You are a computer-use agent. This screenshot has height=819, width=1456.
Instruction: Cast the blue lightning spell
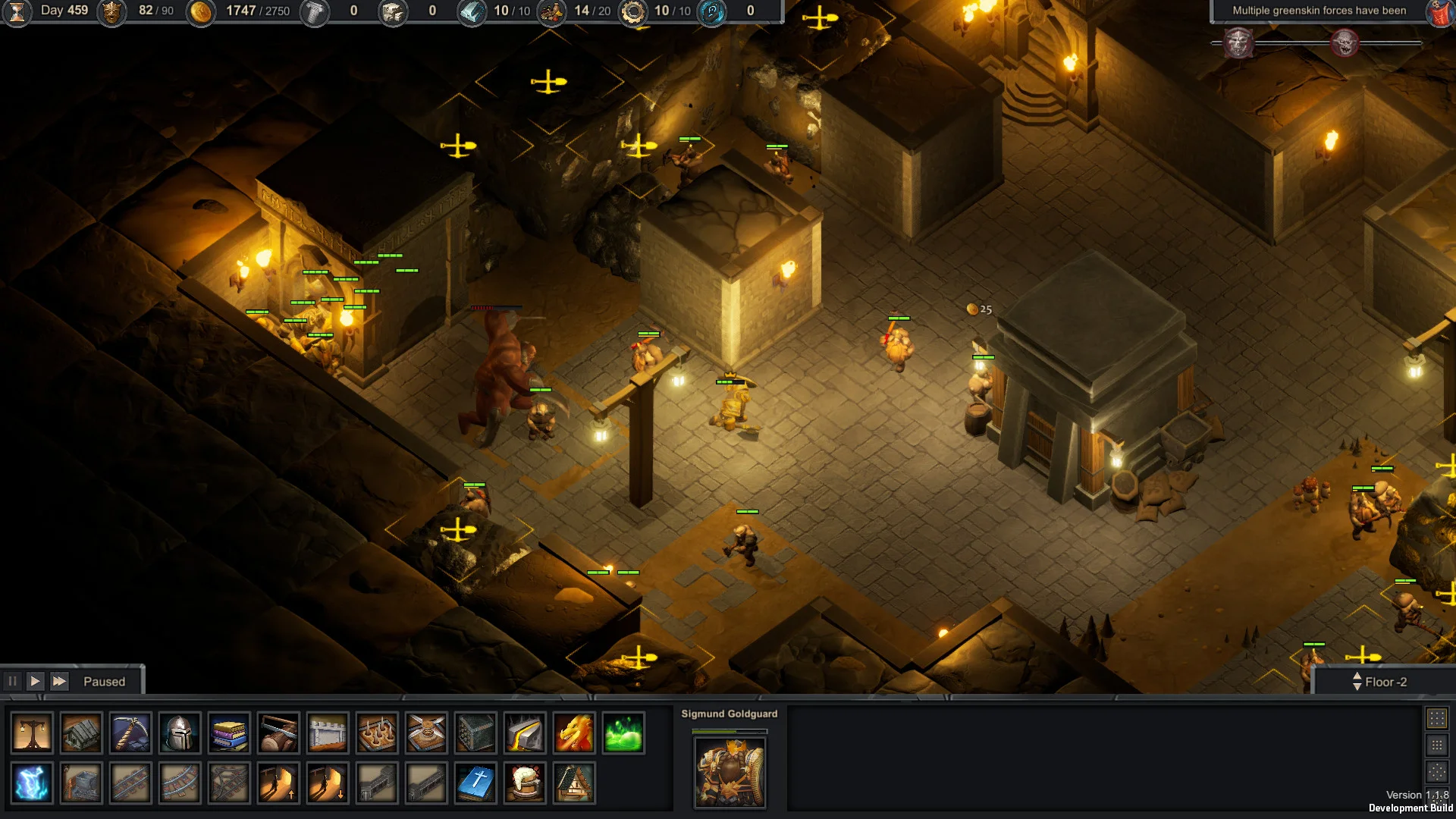[33, 783]
